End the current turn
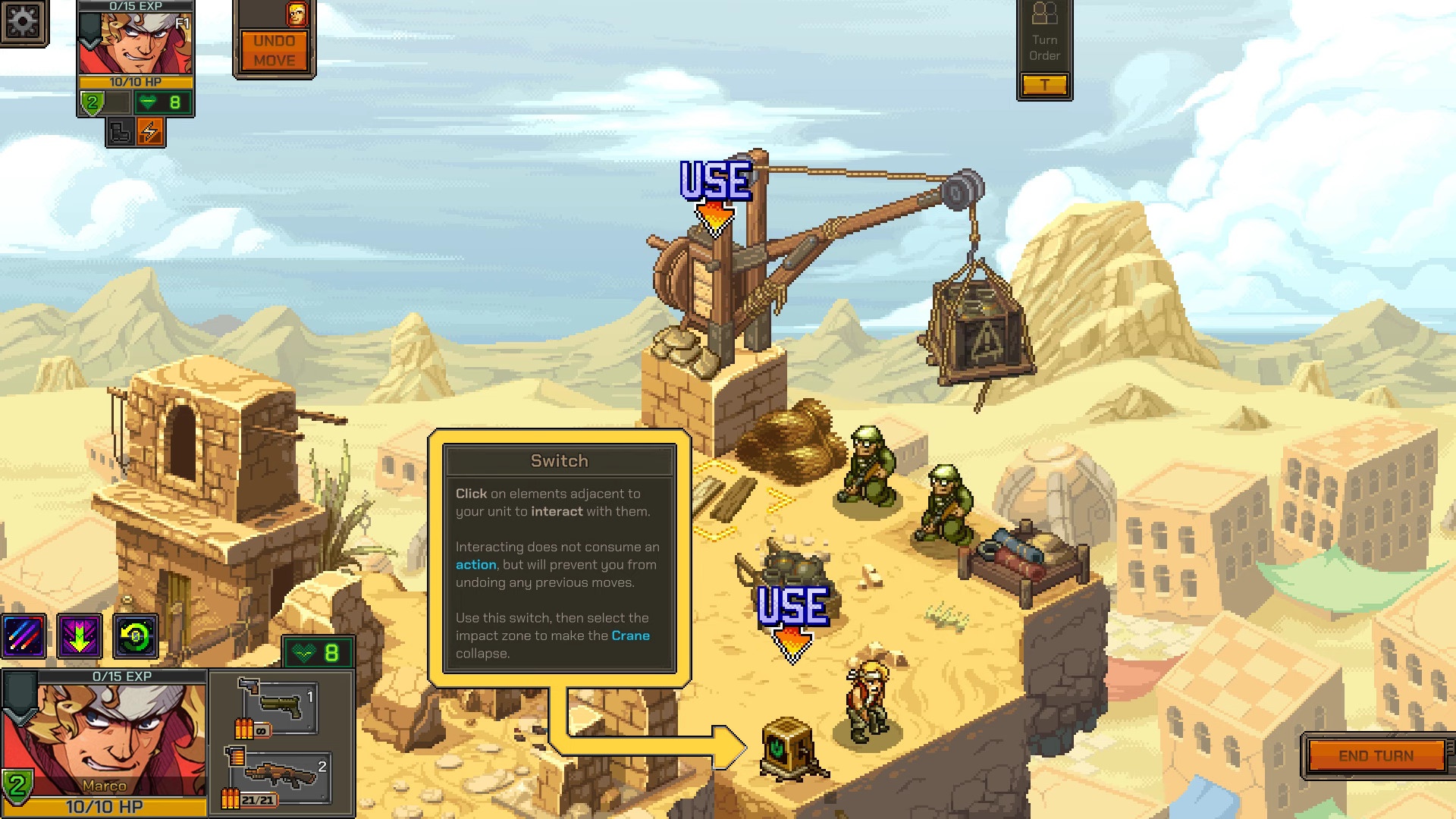The image size is (1456, 819). coord(1376,756)
